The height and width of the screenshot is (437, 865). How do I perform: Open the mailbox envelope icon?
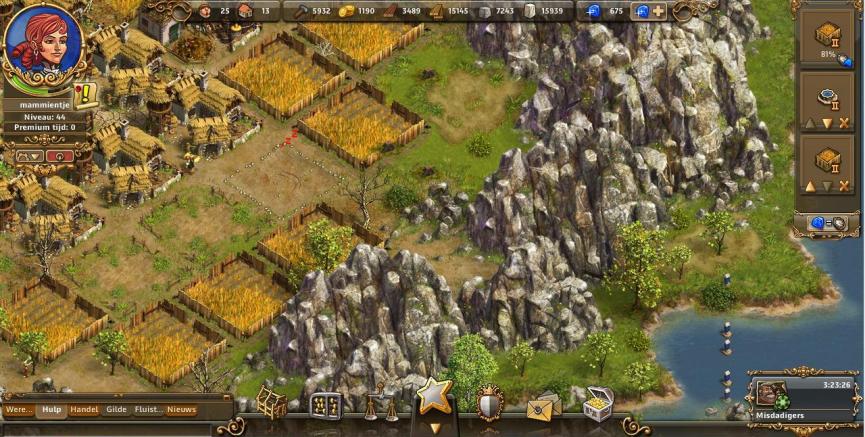[x=543, y=406]
